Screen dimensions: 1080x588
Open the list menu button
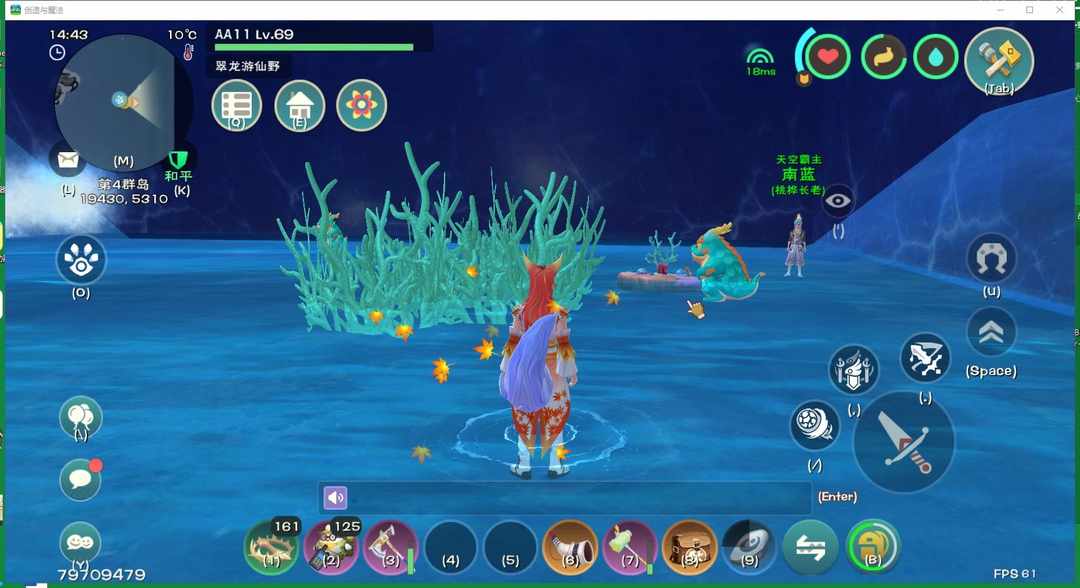click(237, 105)
